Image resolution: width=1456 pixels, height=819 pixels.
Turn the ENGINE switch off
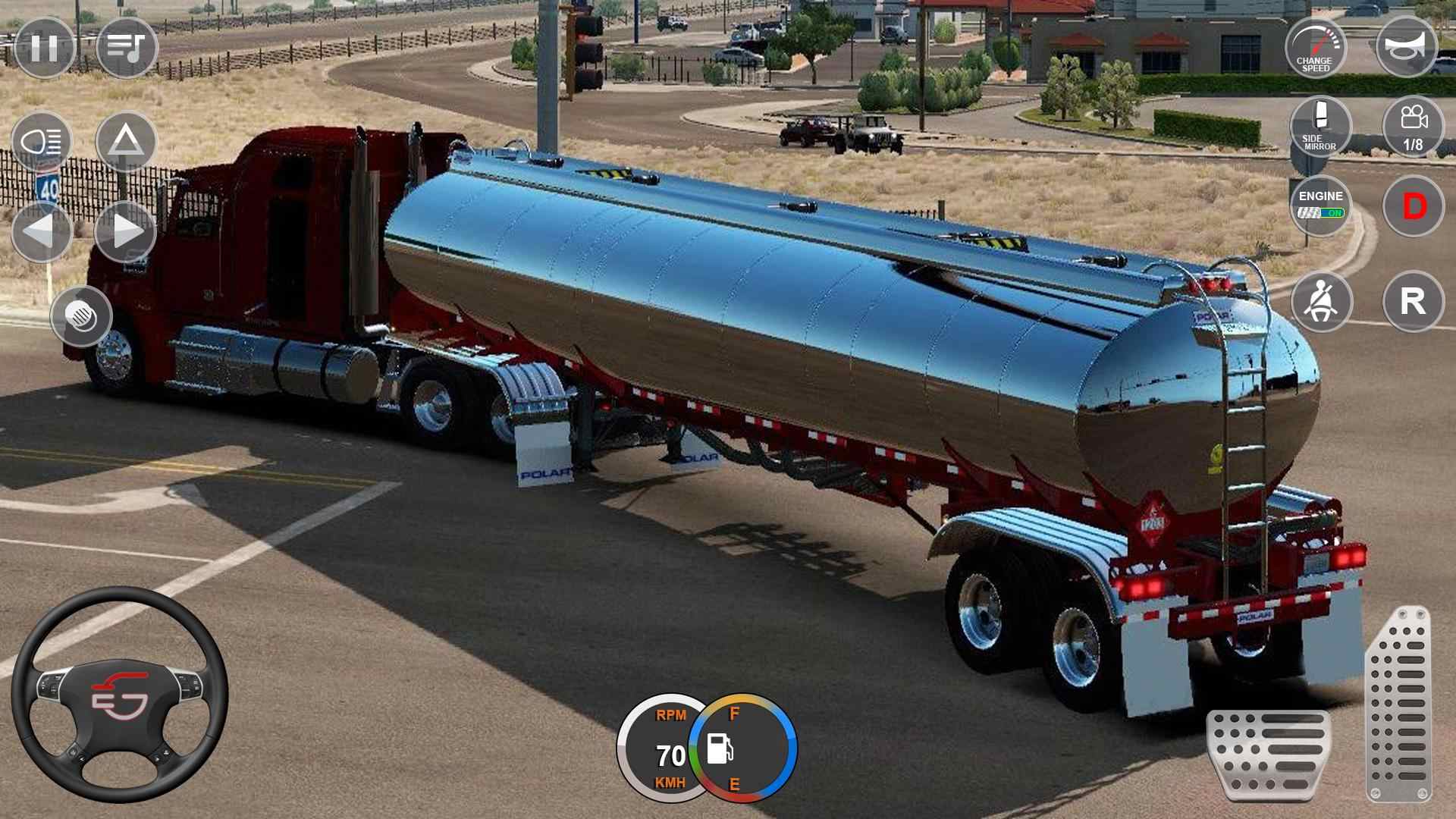point(1319,206)
